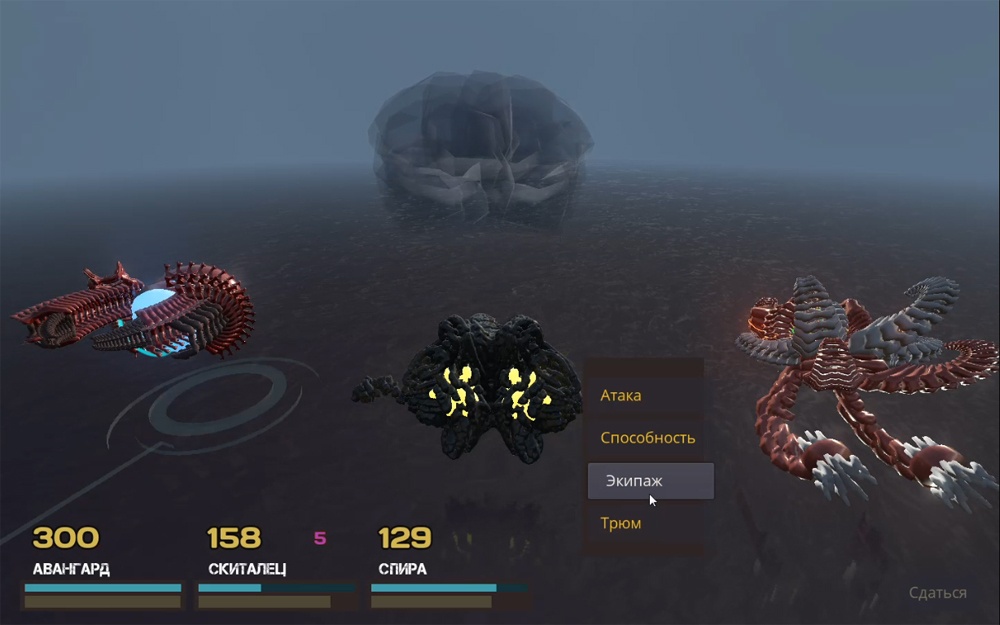
Task: Open the Трюм cargo option
Action: (x=621, y=523)
